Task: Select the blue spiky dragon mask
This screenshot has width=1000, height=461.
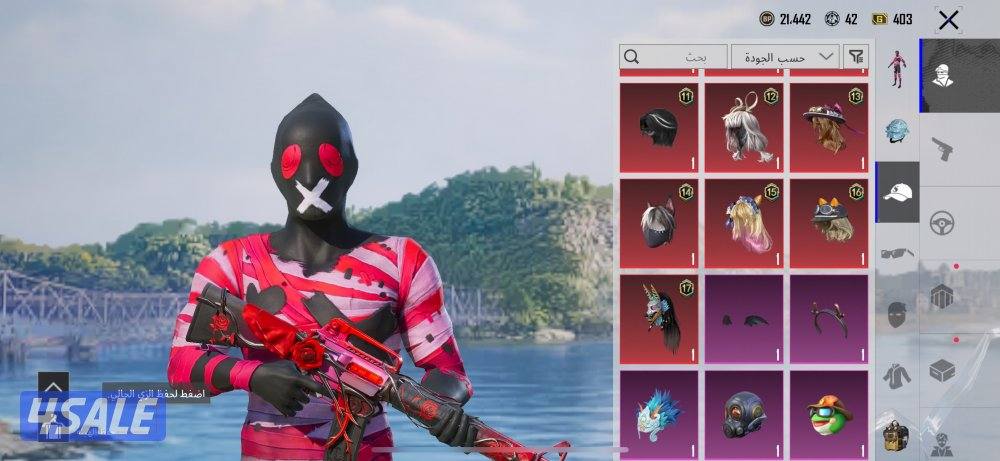Action: [x=659, y=414]
